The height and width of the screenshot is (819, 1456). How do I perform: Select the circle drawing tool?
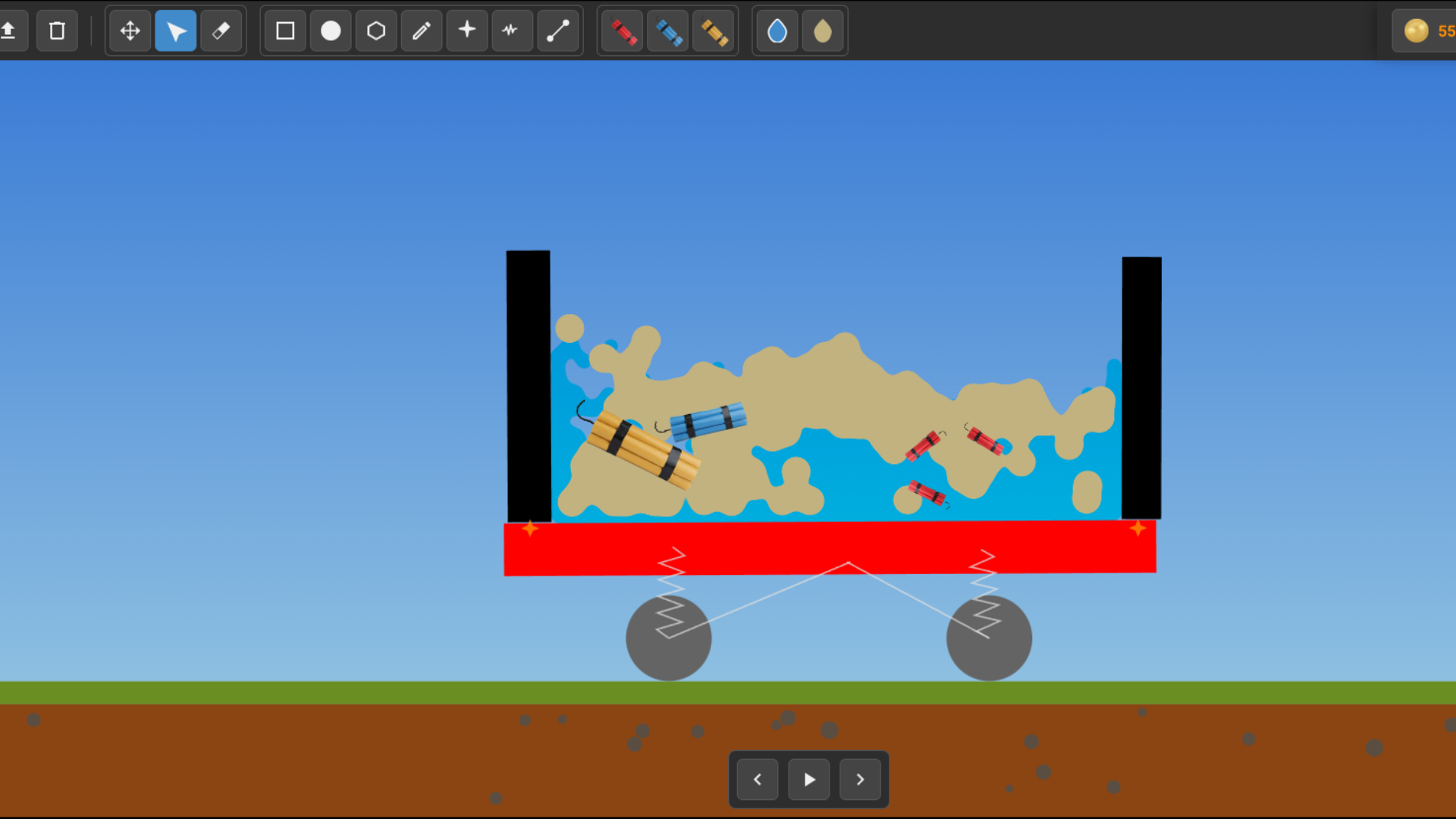tap(331, 31)
